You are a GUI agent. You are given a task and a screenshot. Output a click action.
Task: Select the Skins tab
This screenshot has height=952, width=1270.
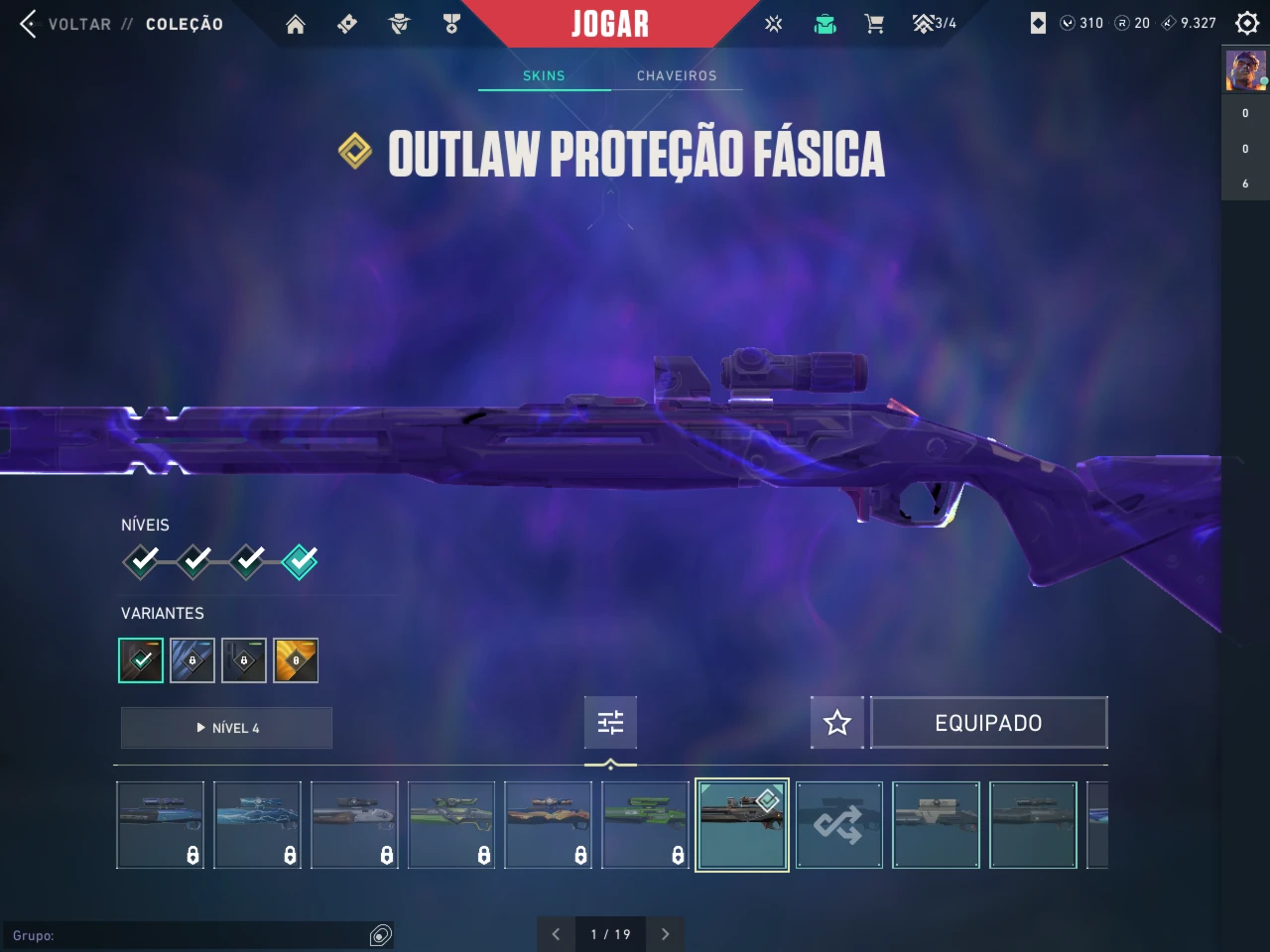[544, 75]
